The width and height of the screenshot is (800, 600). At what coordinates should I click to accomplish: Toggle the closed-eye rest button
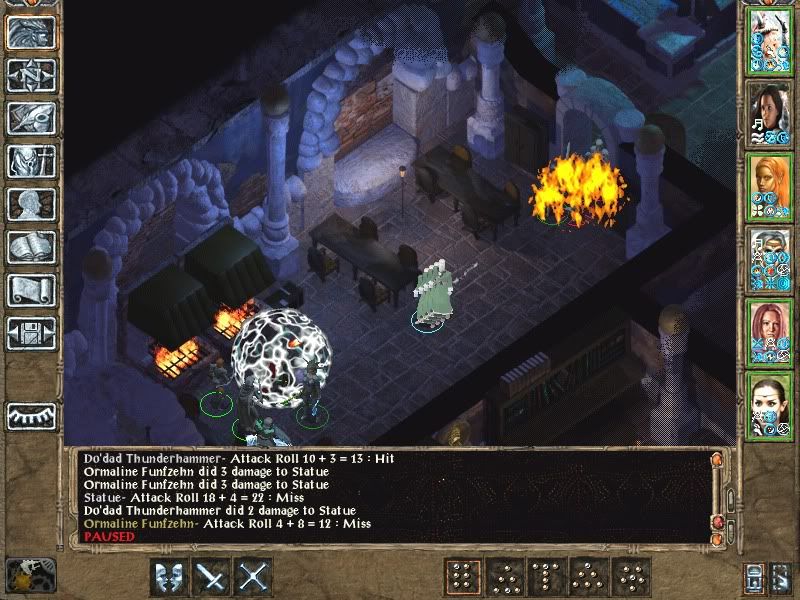(31, 415)
